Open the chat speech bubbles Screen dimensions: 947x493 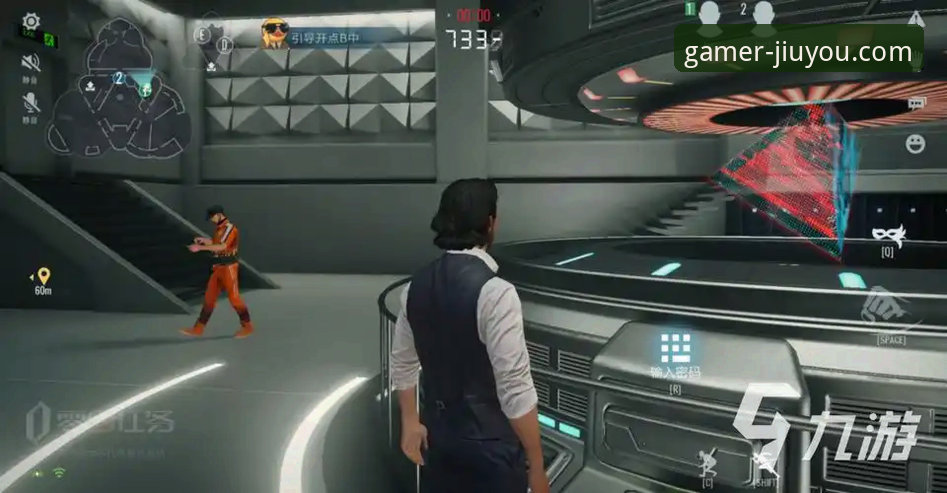coord(915,103)
